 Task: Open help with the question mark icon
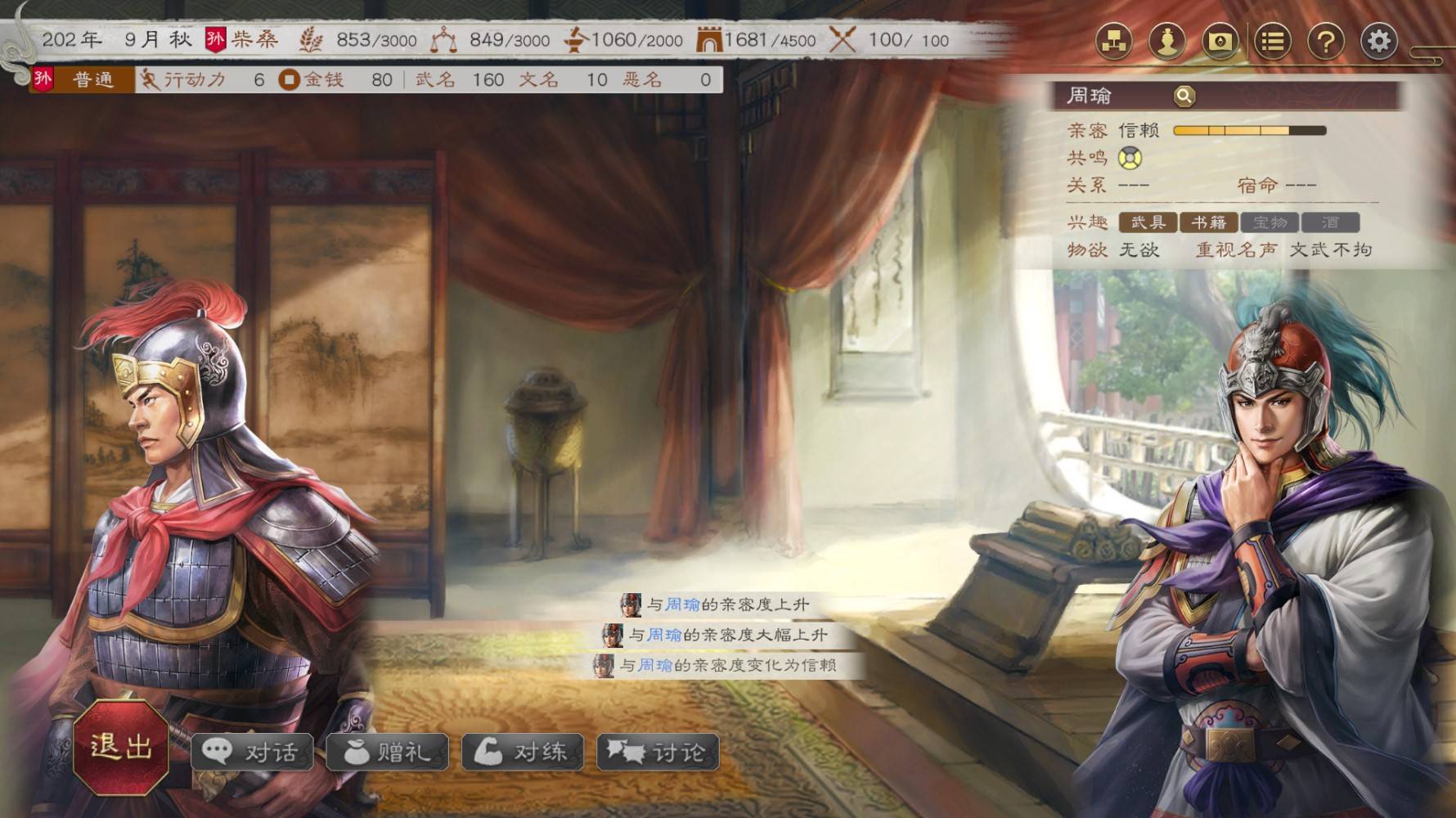click(x=1326, y=41)
